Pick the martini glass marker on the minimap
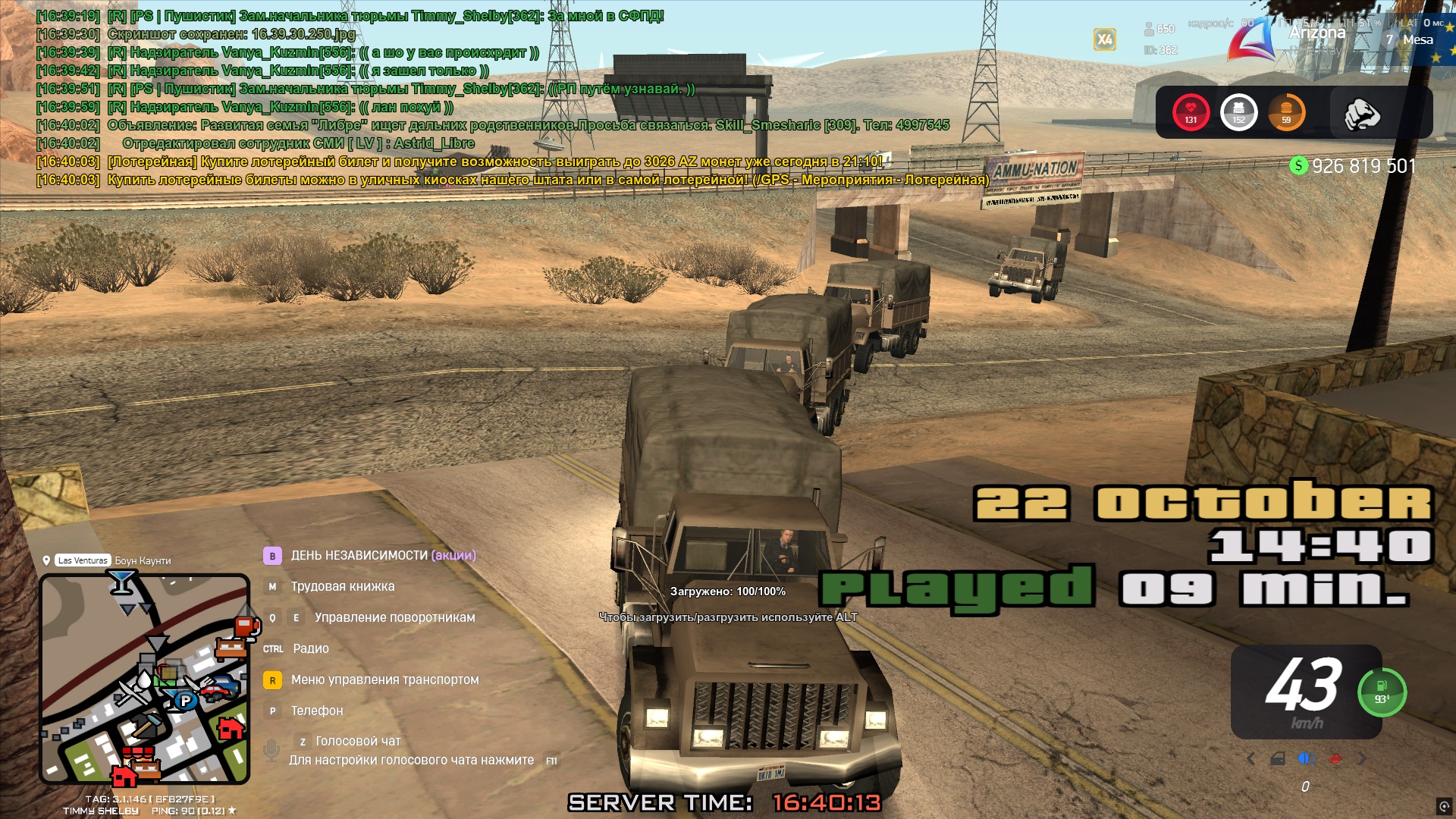The height and width of the screenshot is (819, 1456). pyautogui.click(x=121, y=582)
